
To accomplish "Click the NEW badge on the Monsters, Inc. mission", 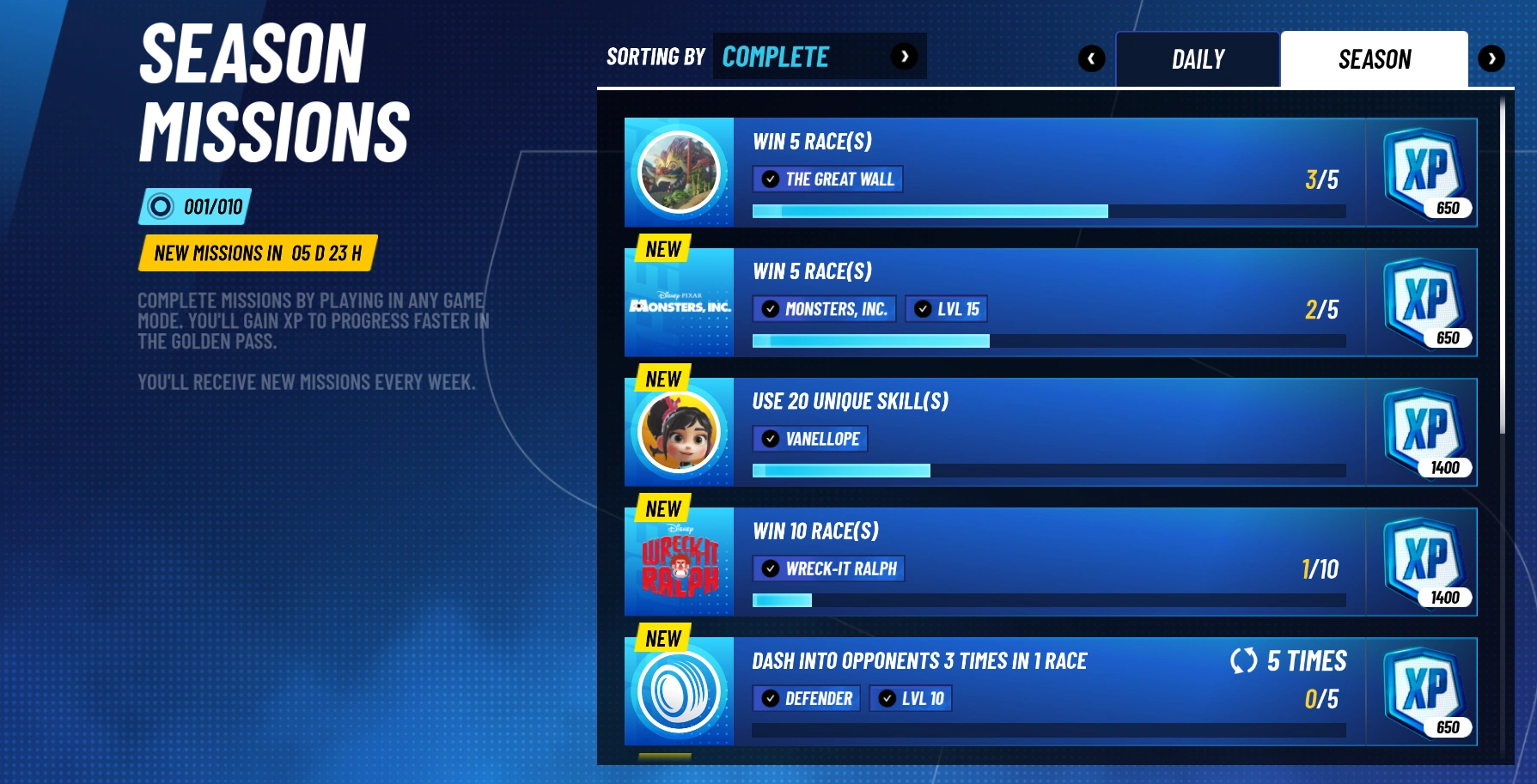I will tap(664, 249).
